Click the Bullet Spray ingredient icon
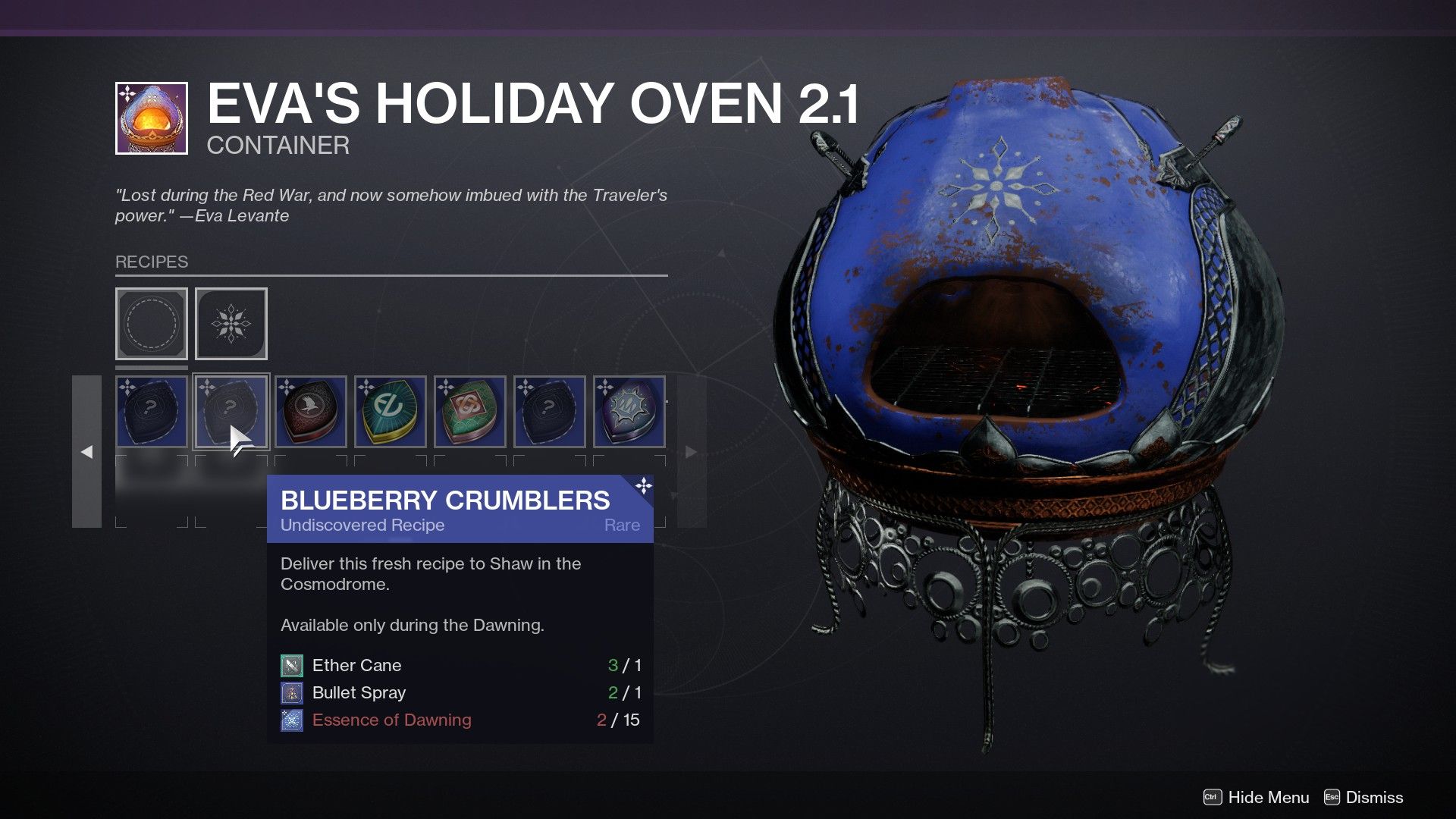Viewport: 1456px width, 819px height. coord(292,692)
